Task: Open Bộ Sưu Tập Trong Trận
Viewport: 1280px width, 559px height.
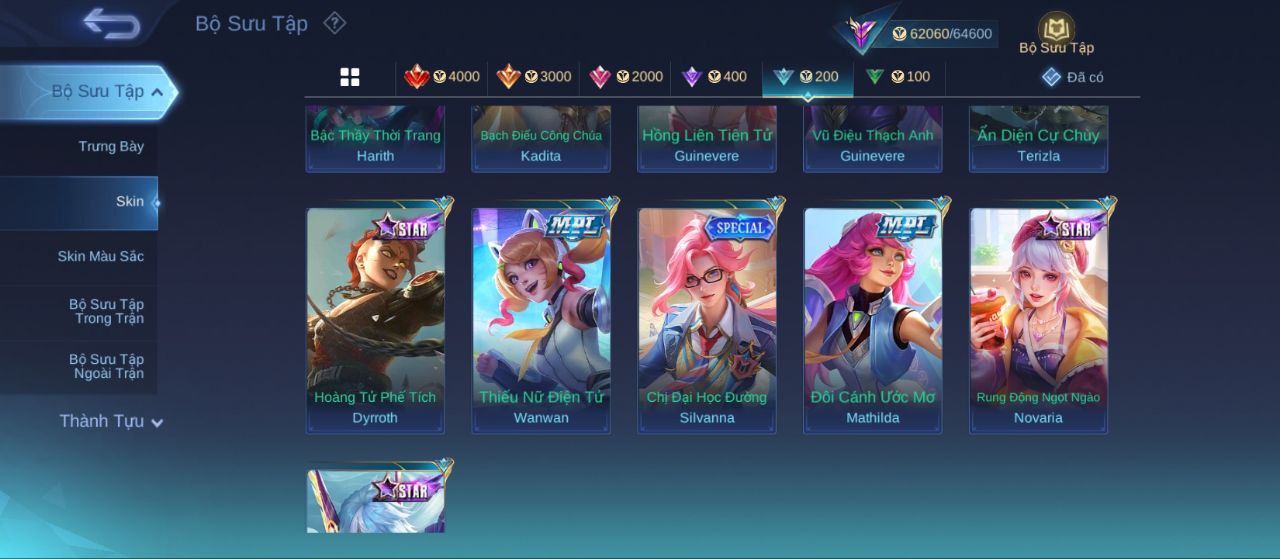Action: (x=106, y=312)
